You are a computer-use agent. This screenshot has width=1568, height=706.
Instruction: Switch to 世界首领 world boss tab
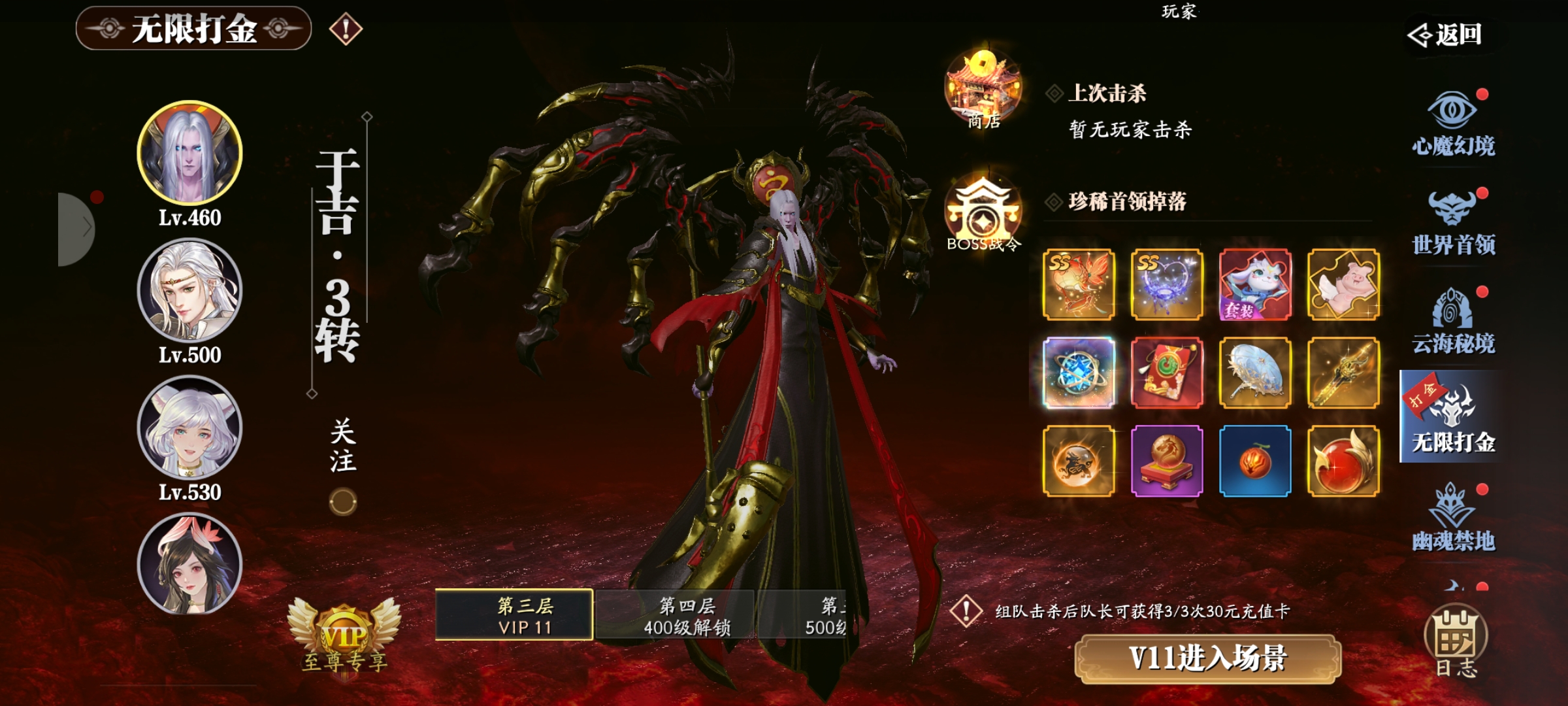click(x=1453, y=222)
